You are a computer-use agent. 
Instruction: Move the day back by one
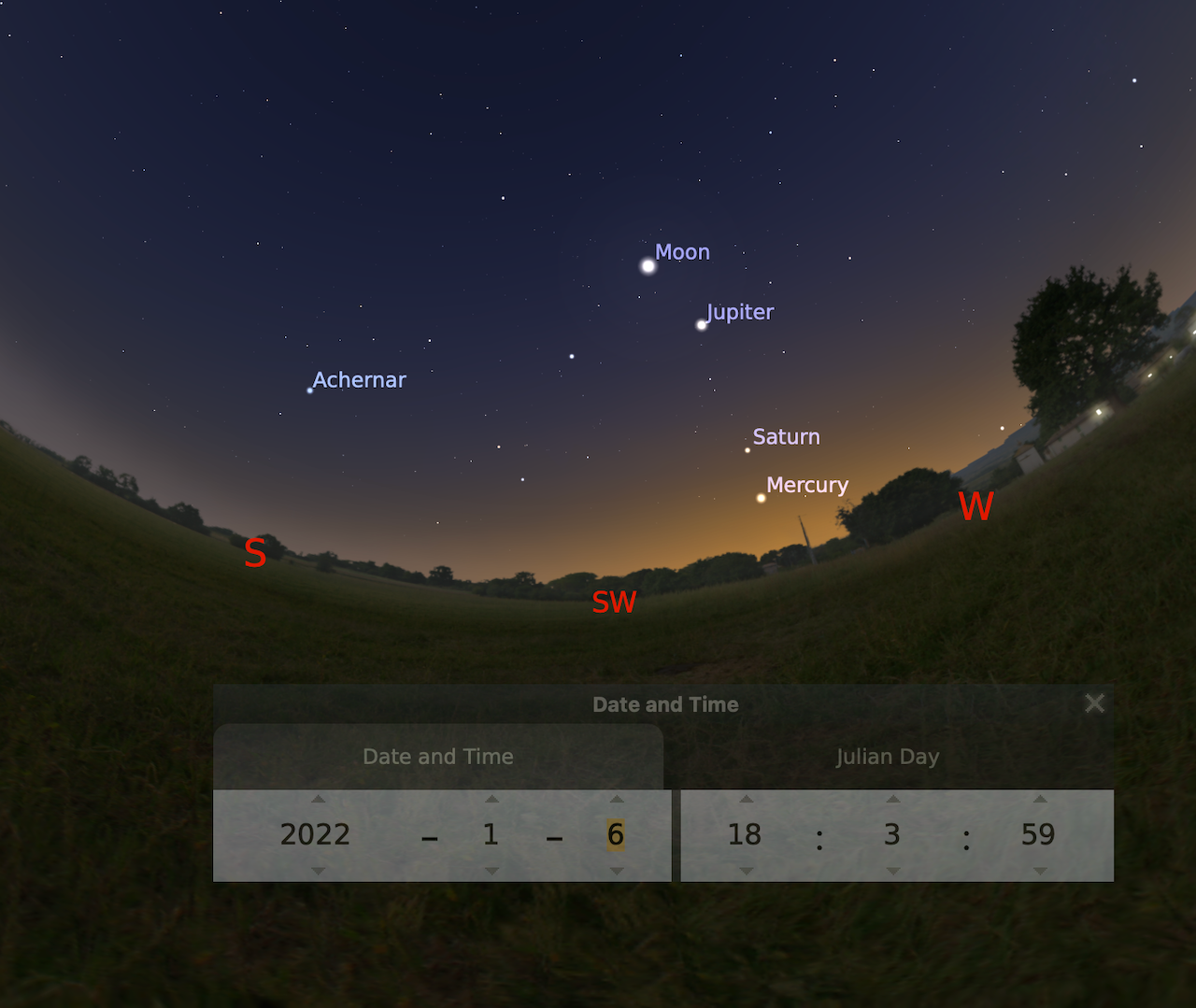click(616, 871)
